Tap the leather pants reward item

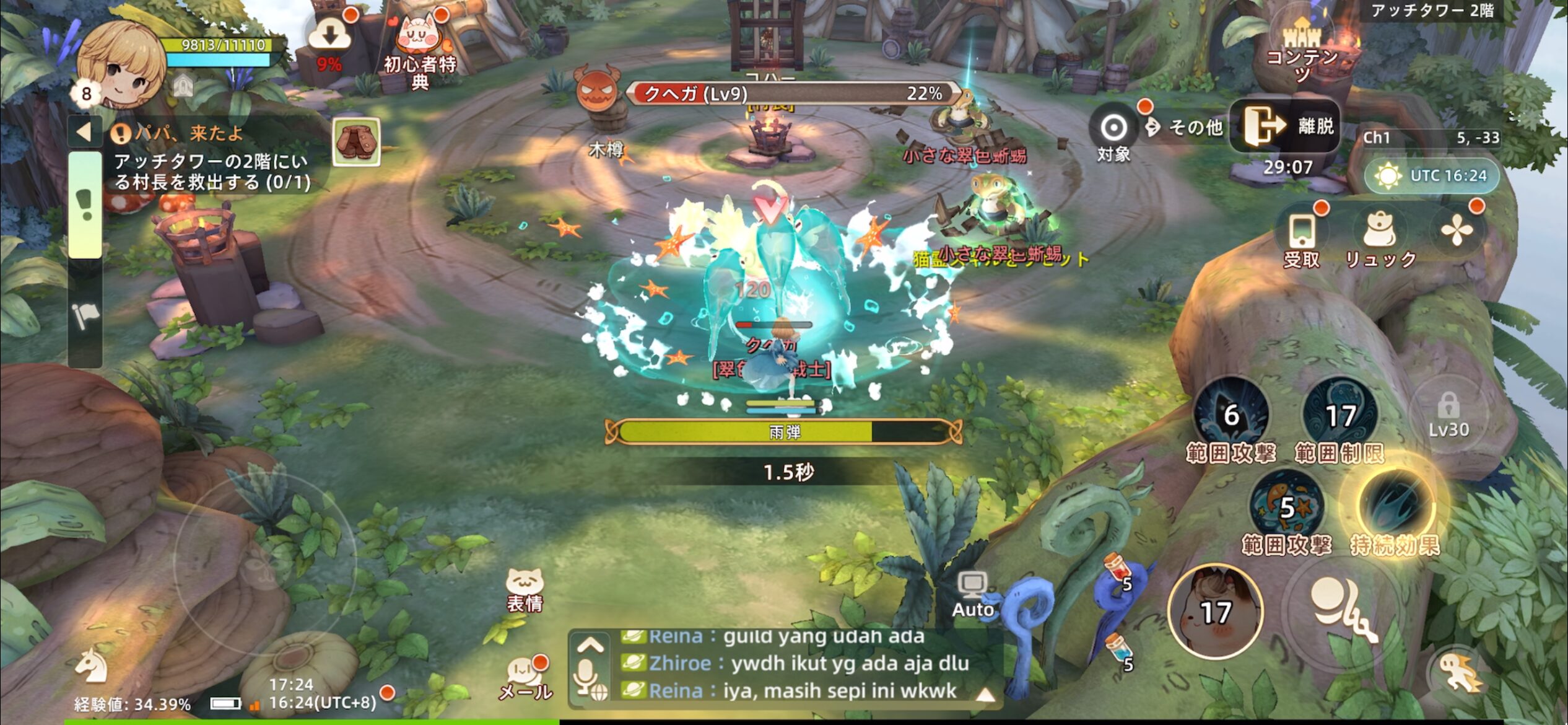(x=356, y=142)
